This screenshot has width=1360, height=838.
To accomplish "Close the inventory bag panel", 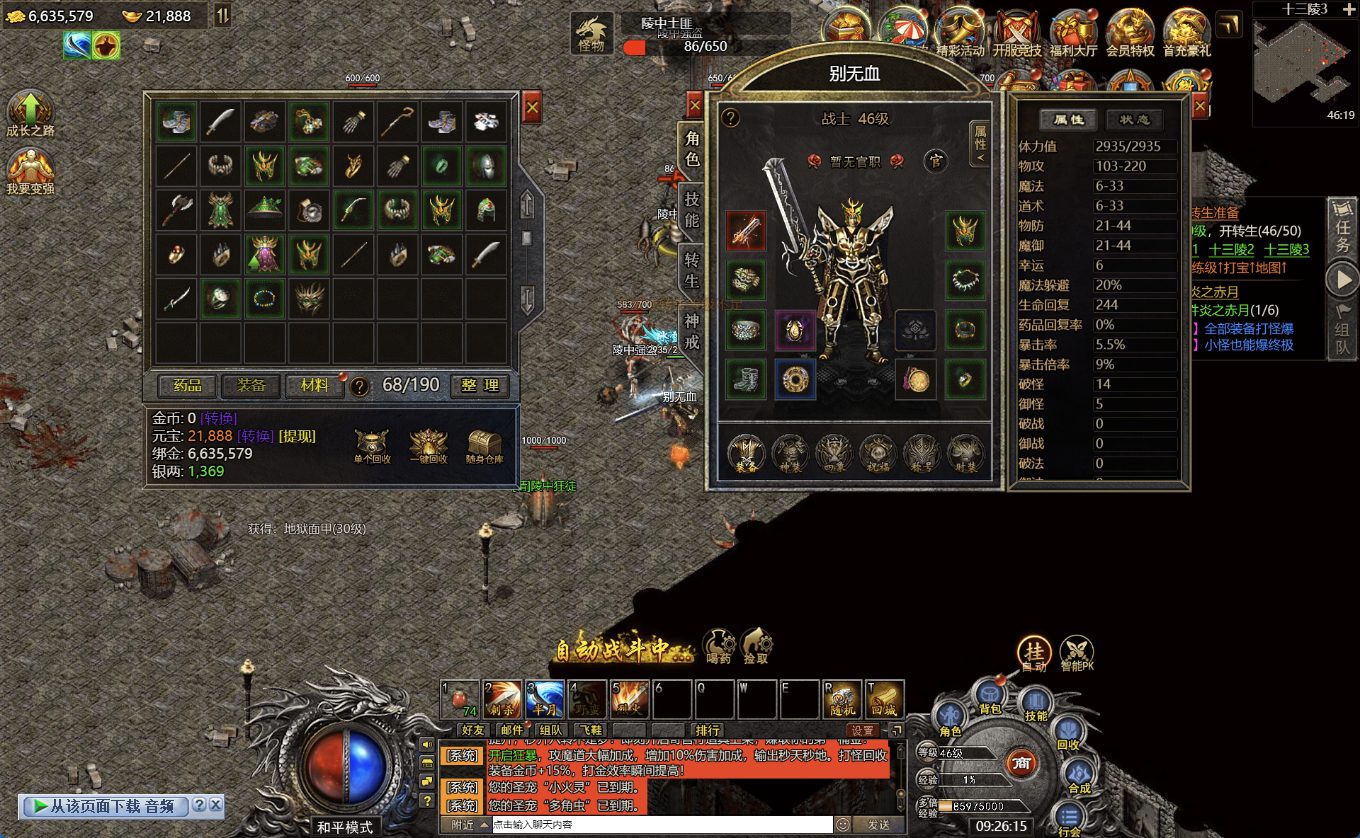I will pyautogui.click(x=532, y=106).
